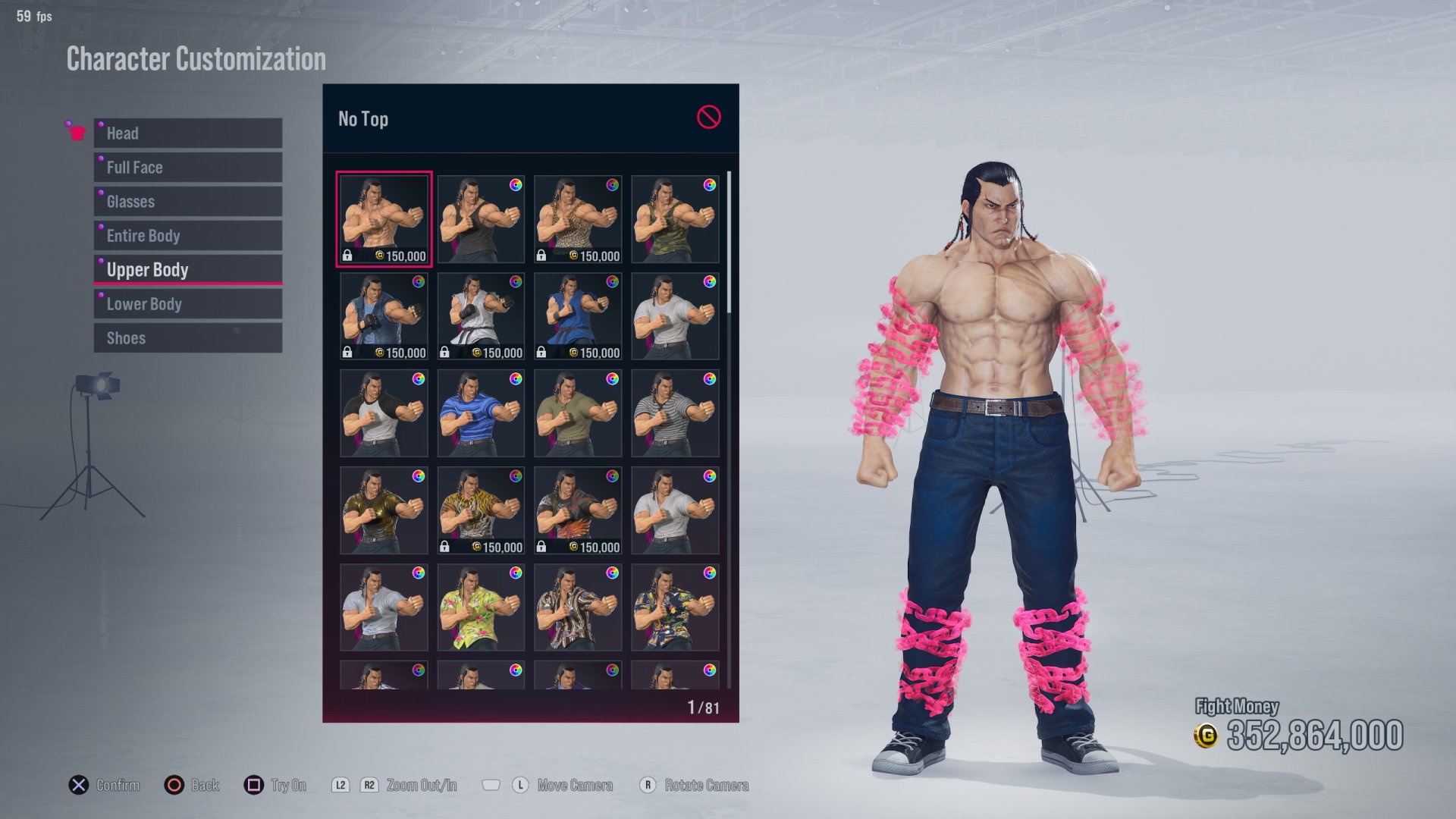Viewport: 1456px width, 819px height.
Task: Click the Rotate Camera control
Action: tap(647, 785)
